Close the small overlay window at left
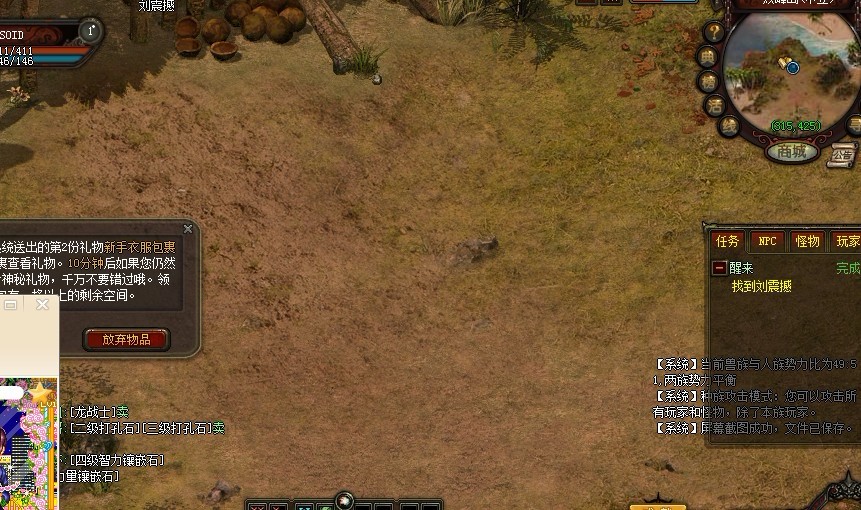The height and width of the screenshot is (510, 861). (43, 305)
